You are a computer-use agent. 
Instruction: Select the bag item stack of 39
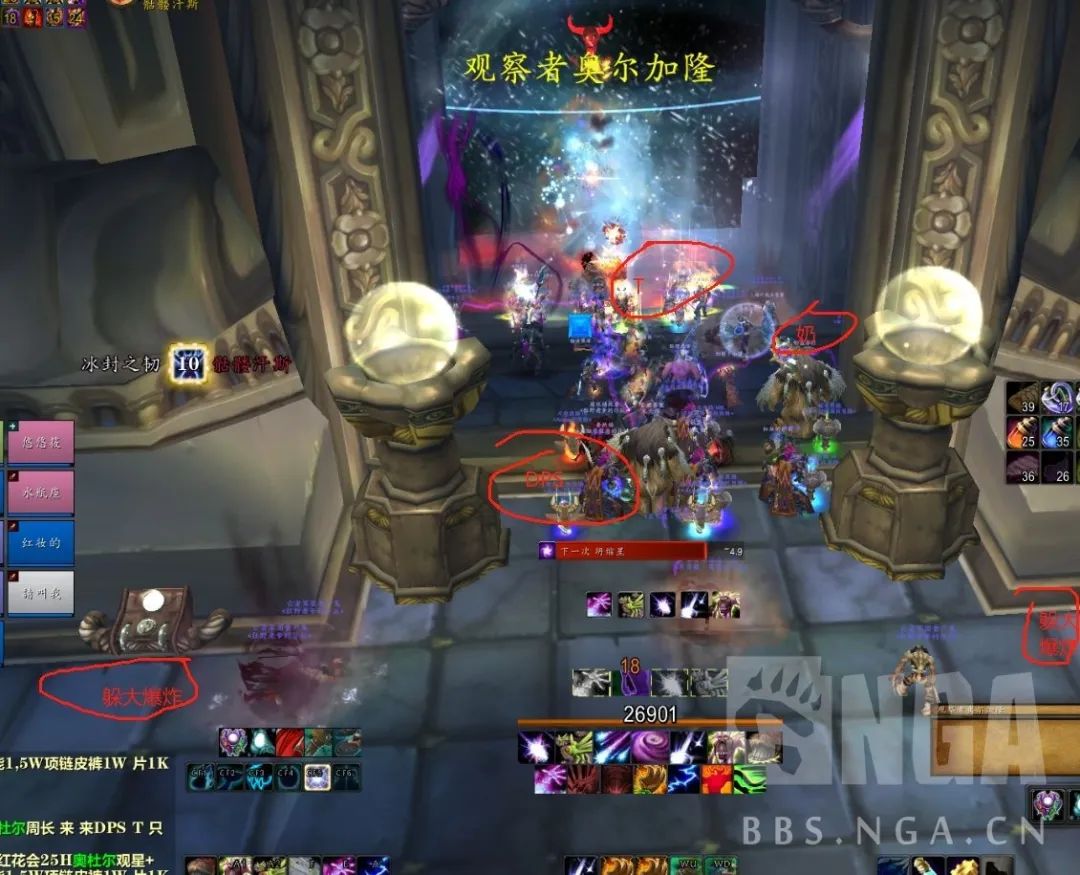(1022, 398)
